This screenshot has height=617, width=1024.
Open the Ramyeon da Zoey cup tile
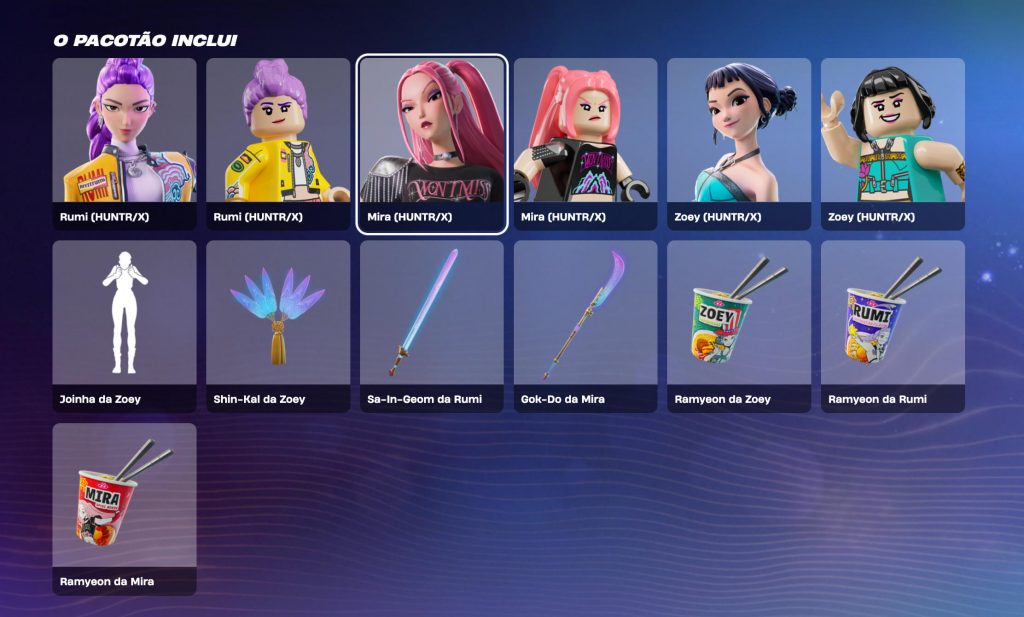click(739, 326)
